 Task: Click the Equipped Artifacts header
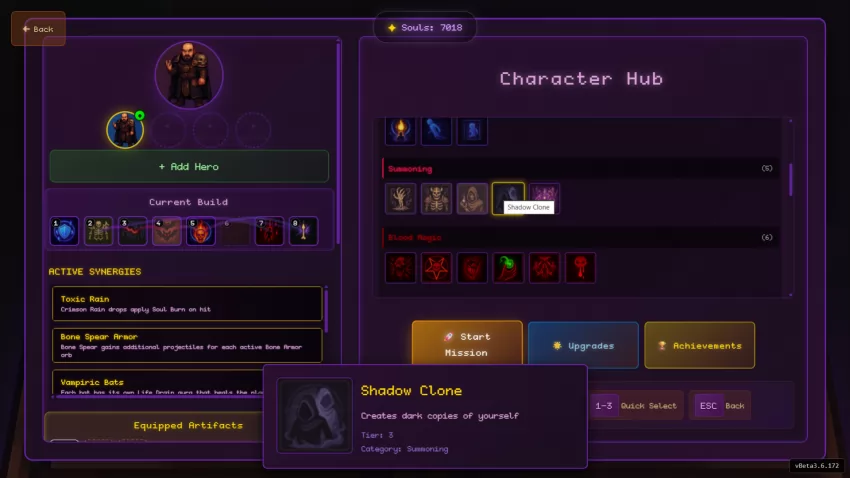tap(188, 425)
